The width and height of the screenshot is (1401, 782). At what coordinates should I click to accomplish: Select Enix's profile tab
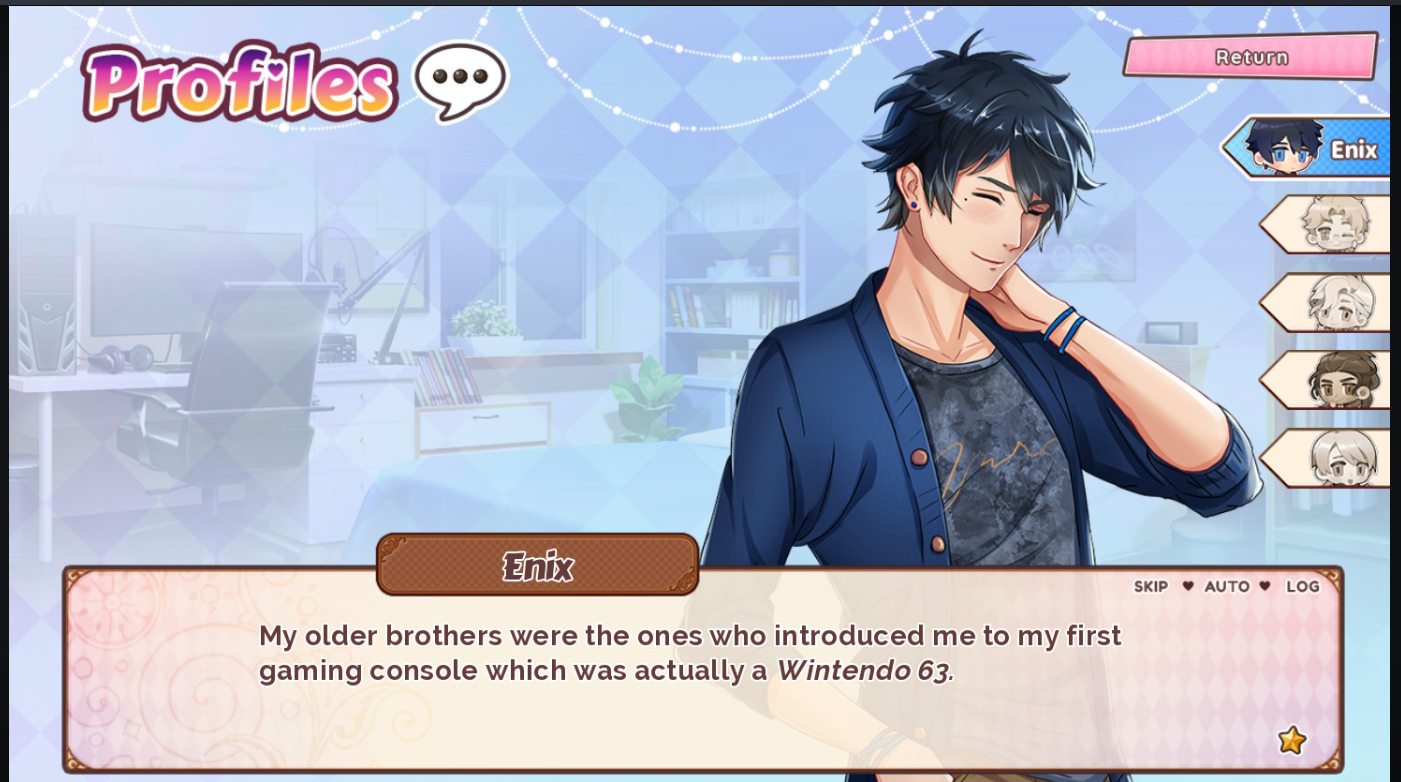pos(1308,148)
